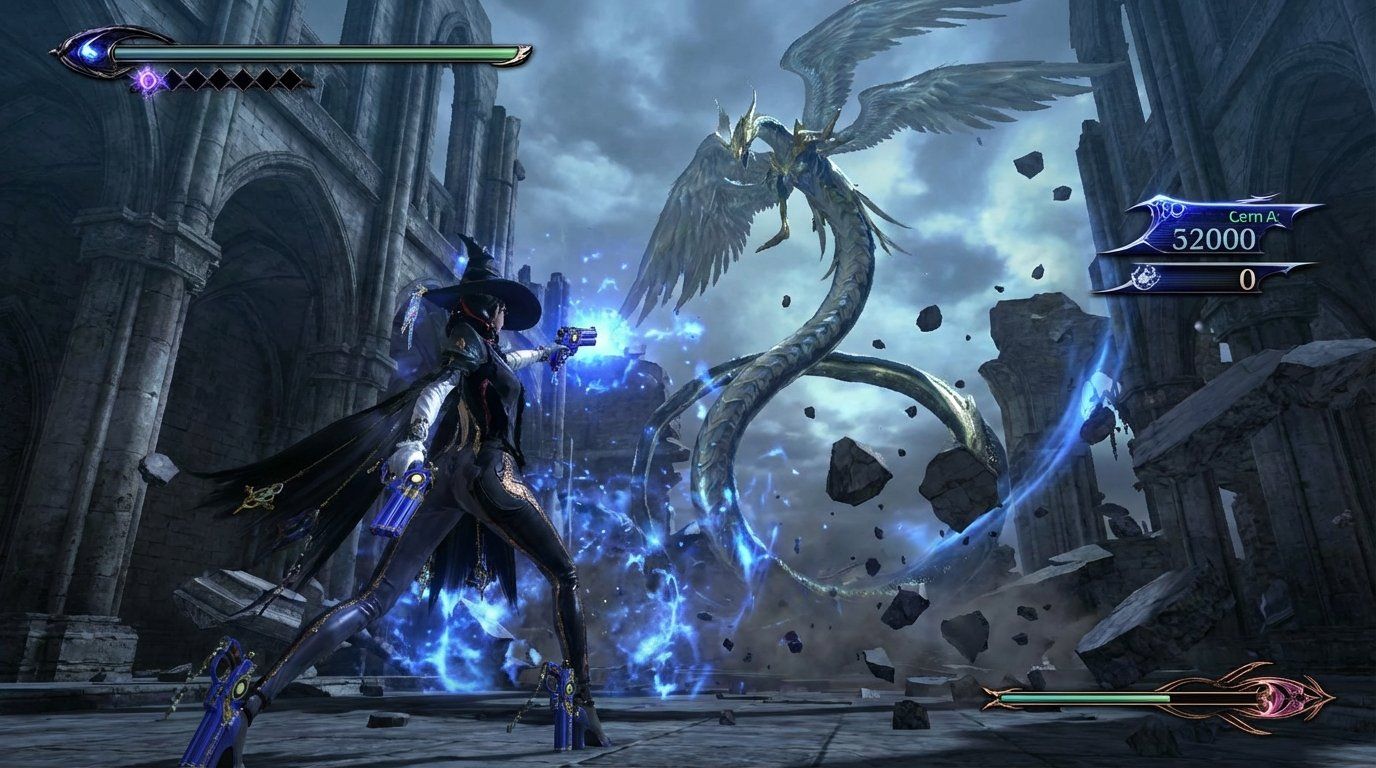Click the halo currency icon beside the 0 counter
Image resolution: width=1376 pixels, height=768 pixels.
[x=1146, y=276]
